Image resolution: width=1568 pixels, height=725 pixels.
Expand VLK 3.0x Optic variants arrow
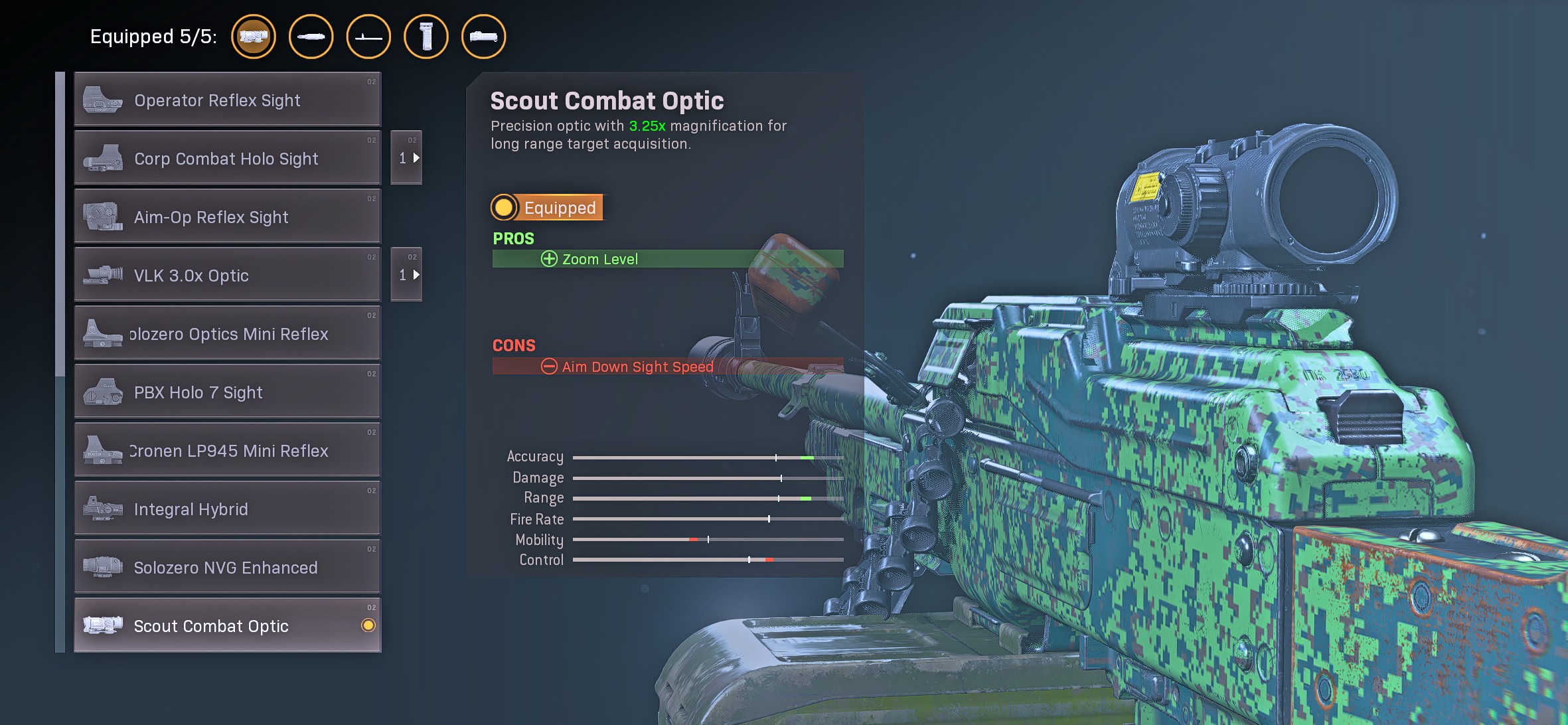(x=407, y=275)
